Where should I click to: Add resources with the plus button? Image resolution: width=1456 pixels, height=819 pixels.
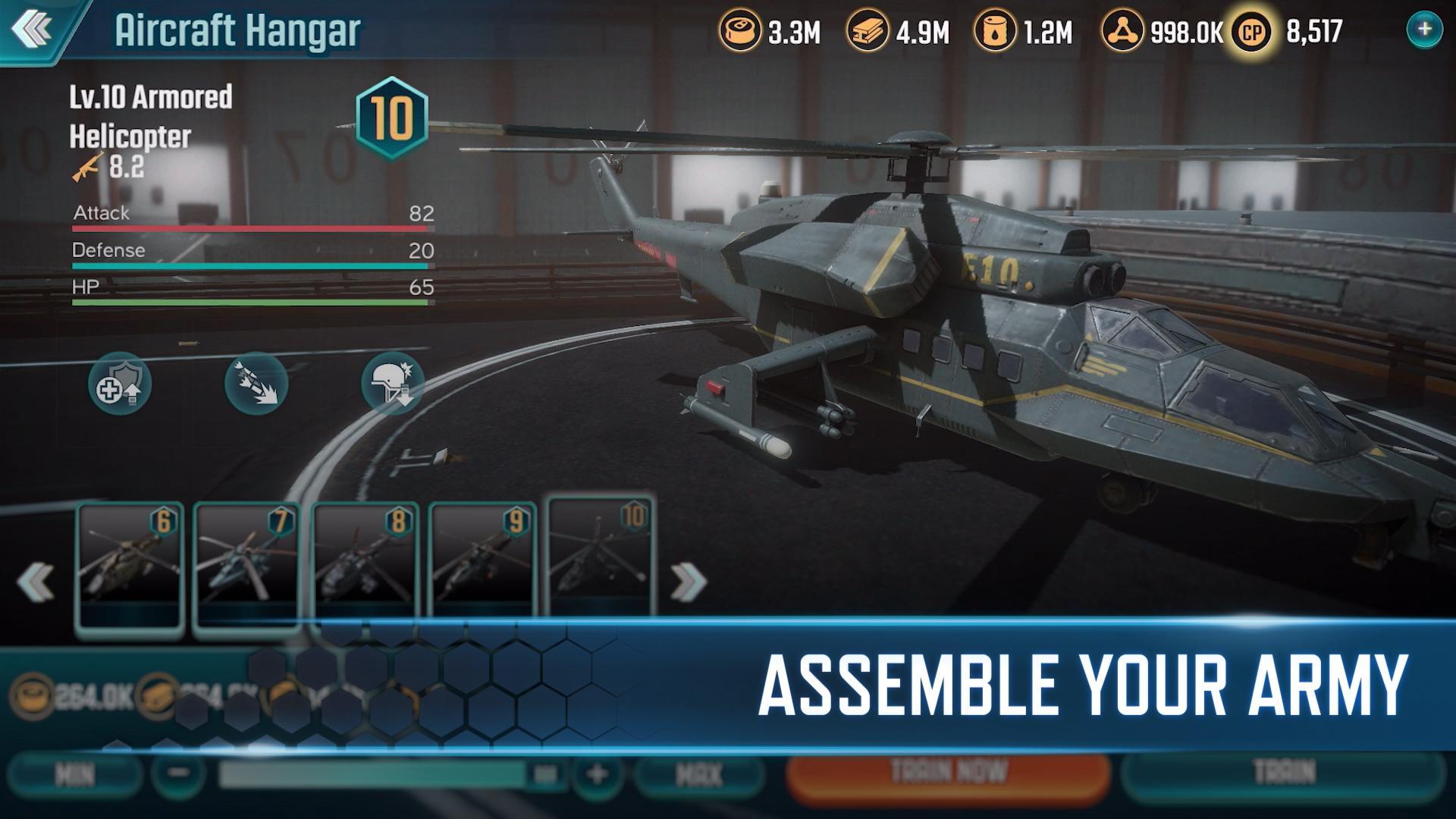(x=1424, y=30)
